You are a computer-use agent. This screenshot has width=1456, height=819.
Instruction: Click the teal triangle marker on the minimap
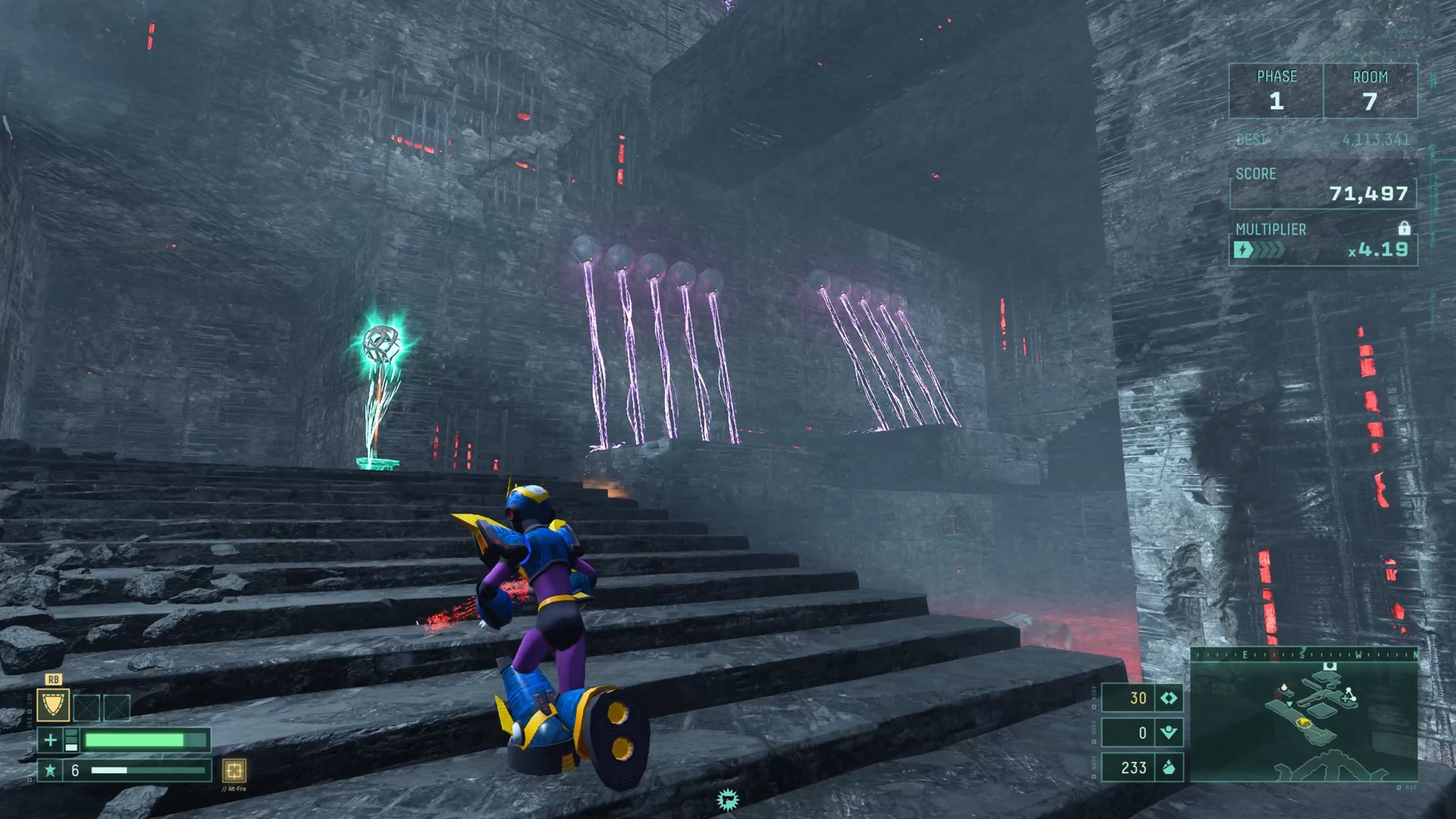point(1290,704)
